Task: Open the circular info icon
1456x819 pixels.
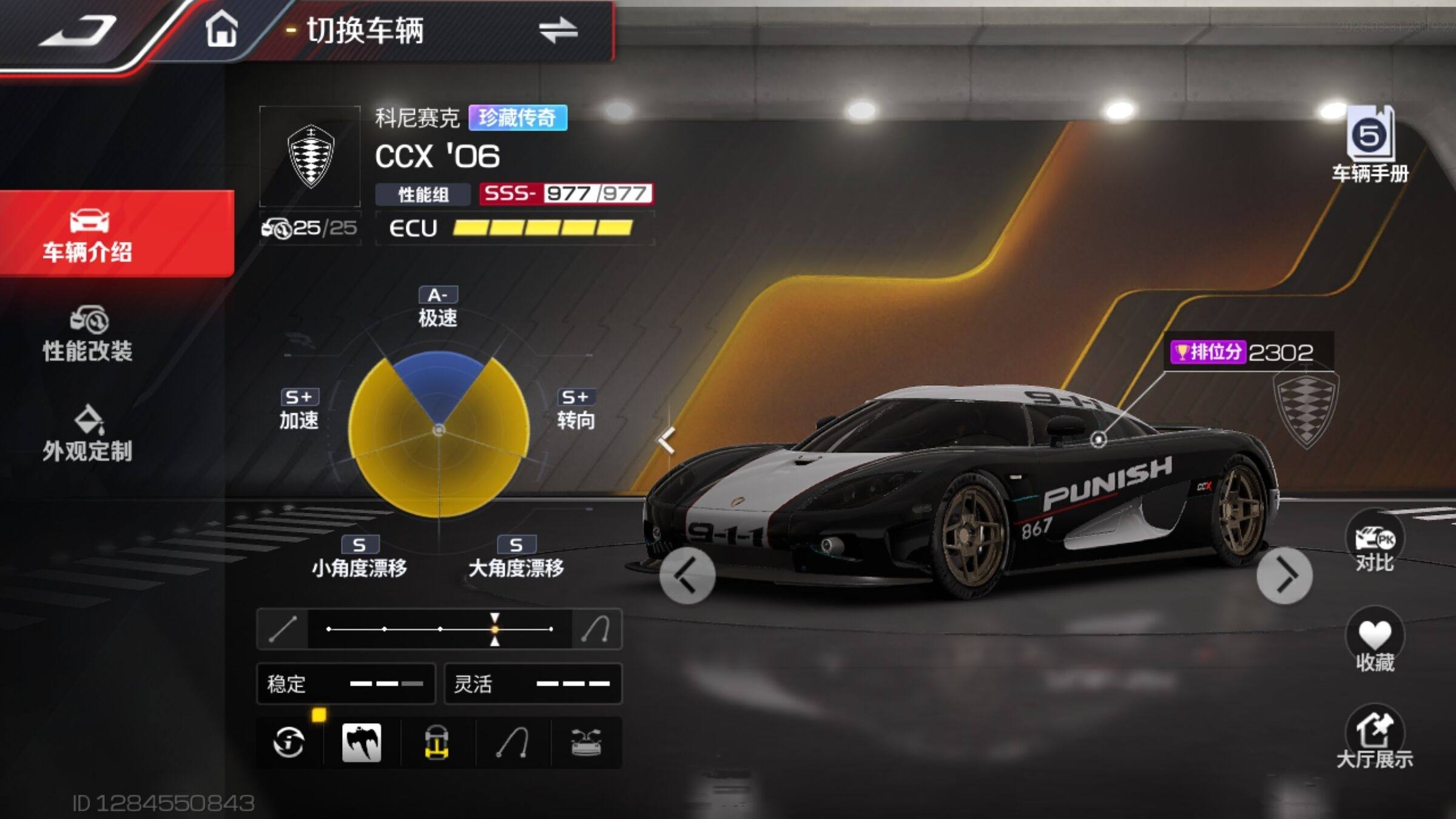Action: (x=289, y=743)
